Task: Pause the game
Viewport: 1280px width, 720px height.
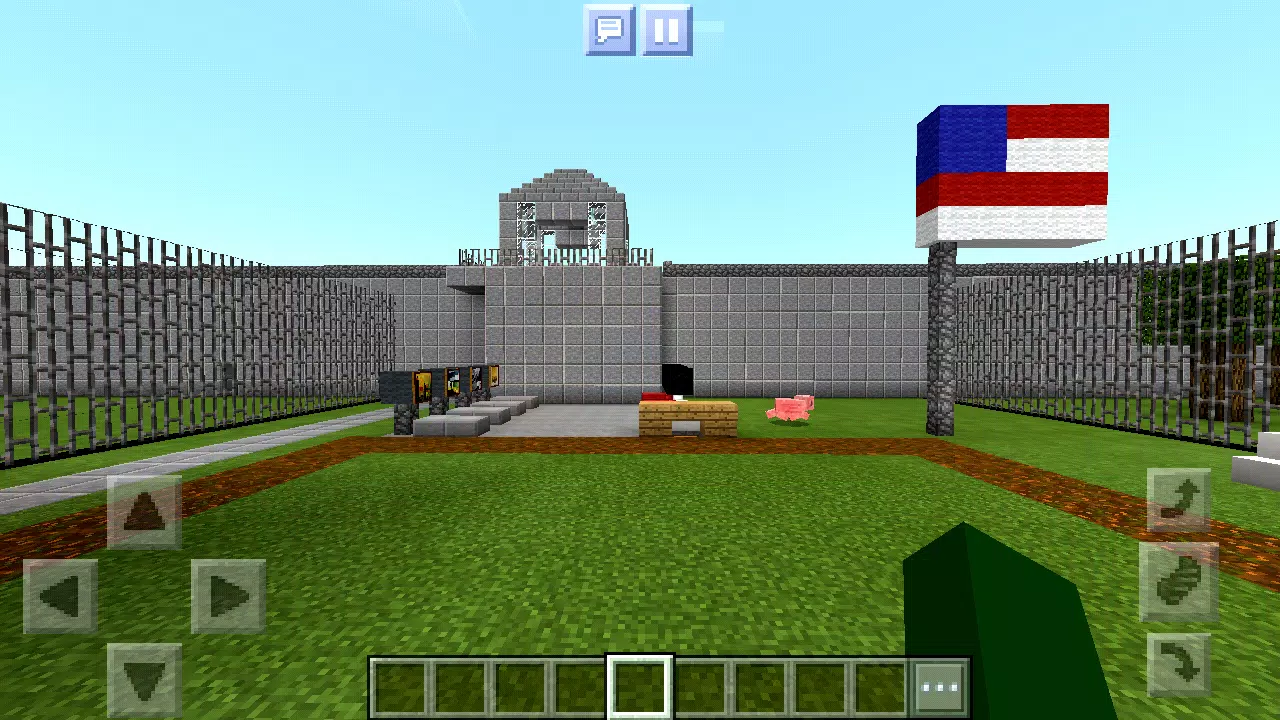Action: (x=665, y=30)
